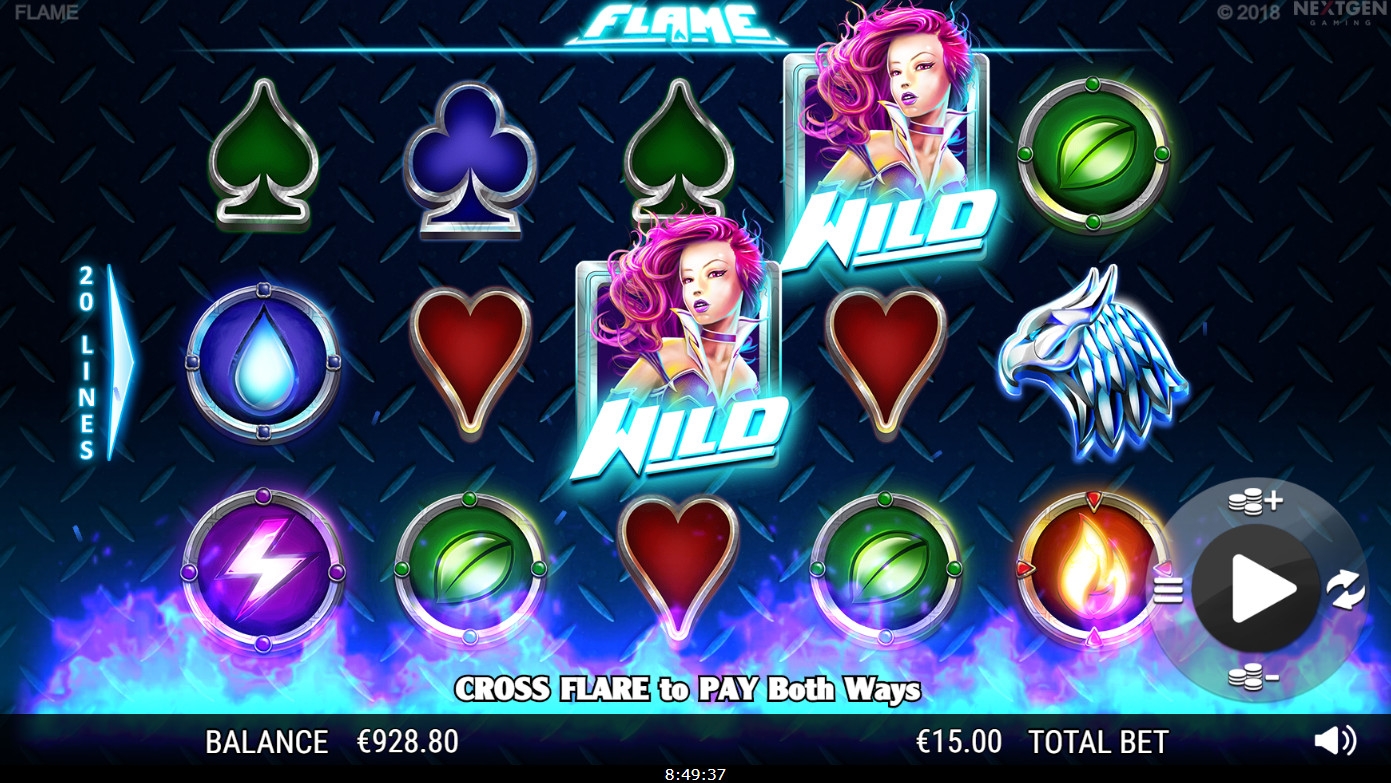Show the 20 Lines paylines indicator

click(x=103, y=362)
